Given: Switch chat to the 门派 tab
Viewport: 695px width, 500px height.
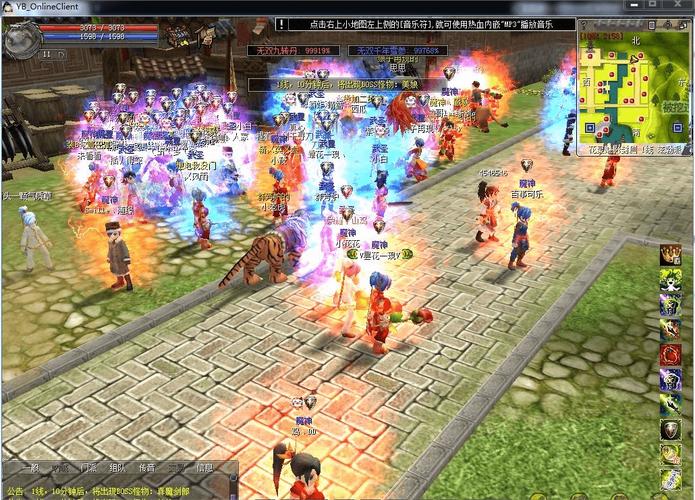Looking at the screenshot, I should (x=88, y=468).
